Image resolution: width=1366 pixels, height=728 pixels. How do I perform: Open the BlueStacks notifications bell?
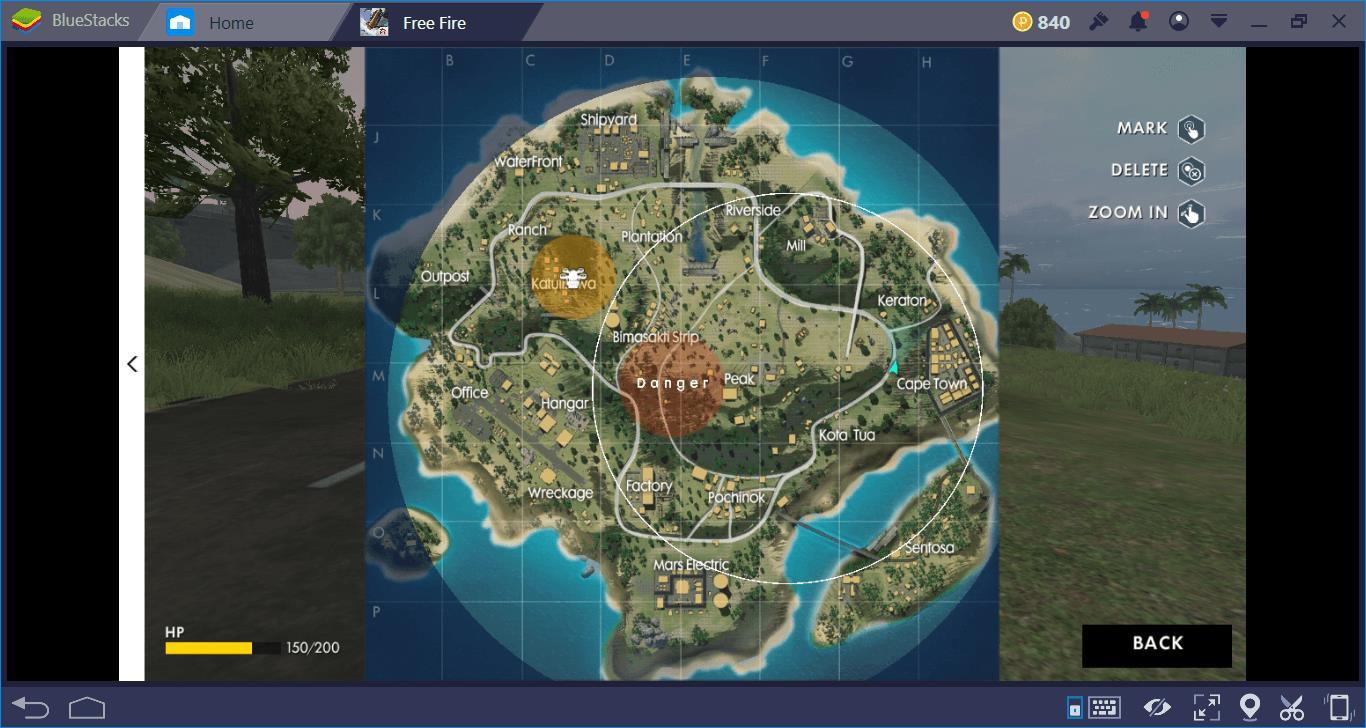coord(1138,22)
